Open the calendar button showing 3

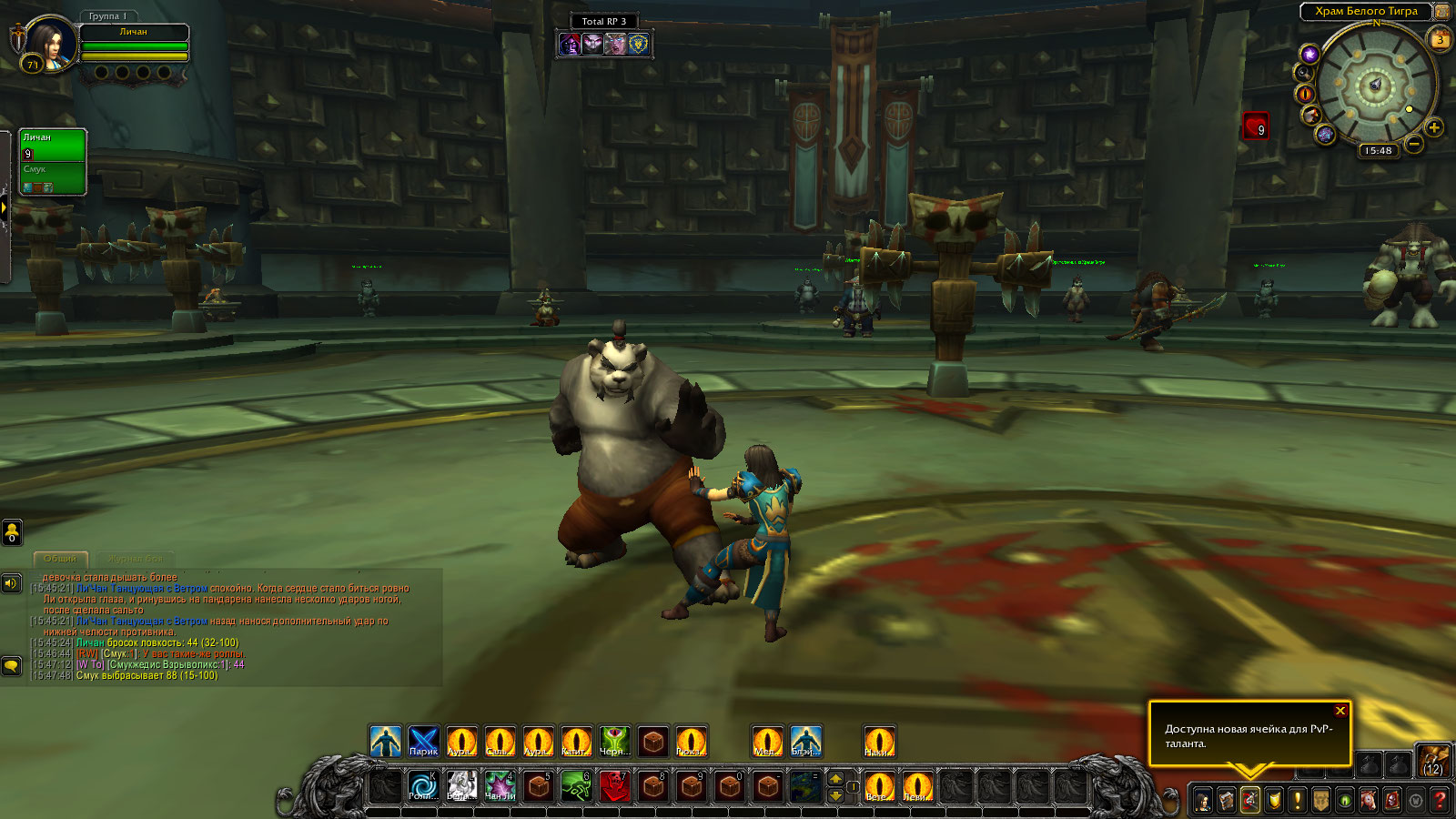click(1440, 39)
